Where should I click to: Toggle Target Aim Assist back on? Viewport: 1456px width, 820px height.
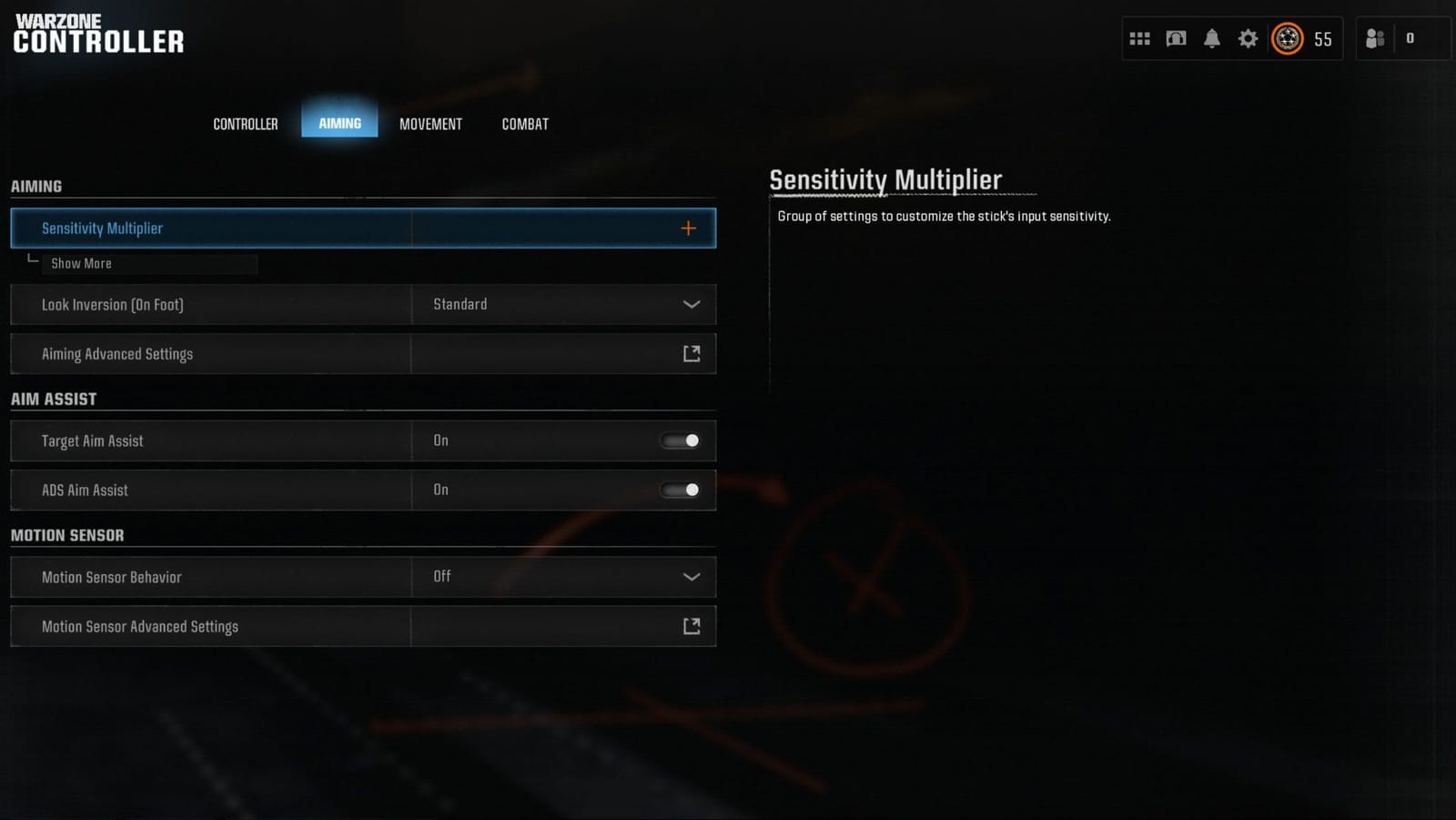tap(679, 440)
